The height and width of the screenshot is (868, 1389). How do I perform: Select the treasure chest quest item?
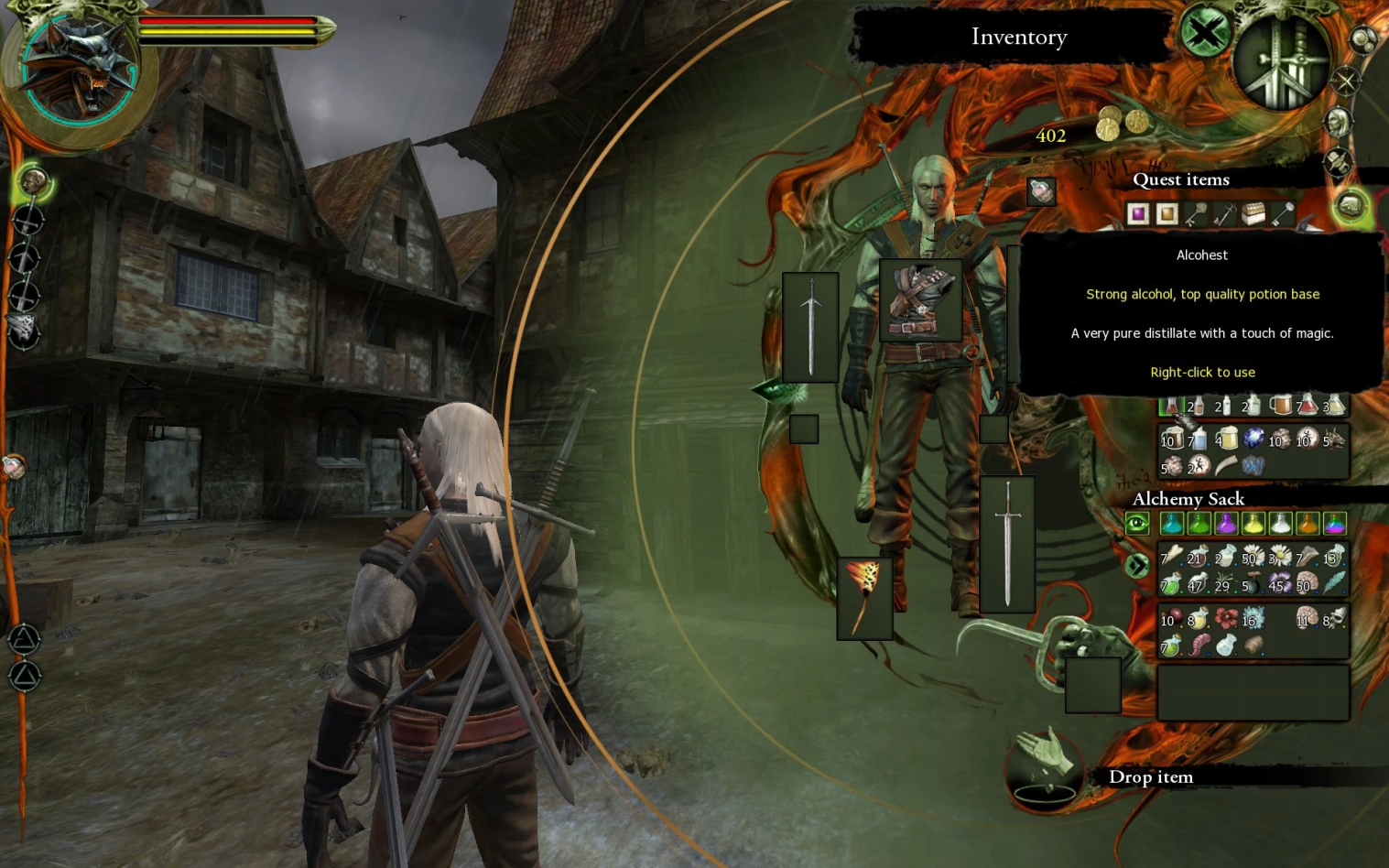pos(1253,214)
